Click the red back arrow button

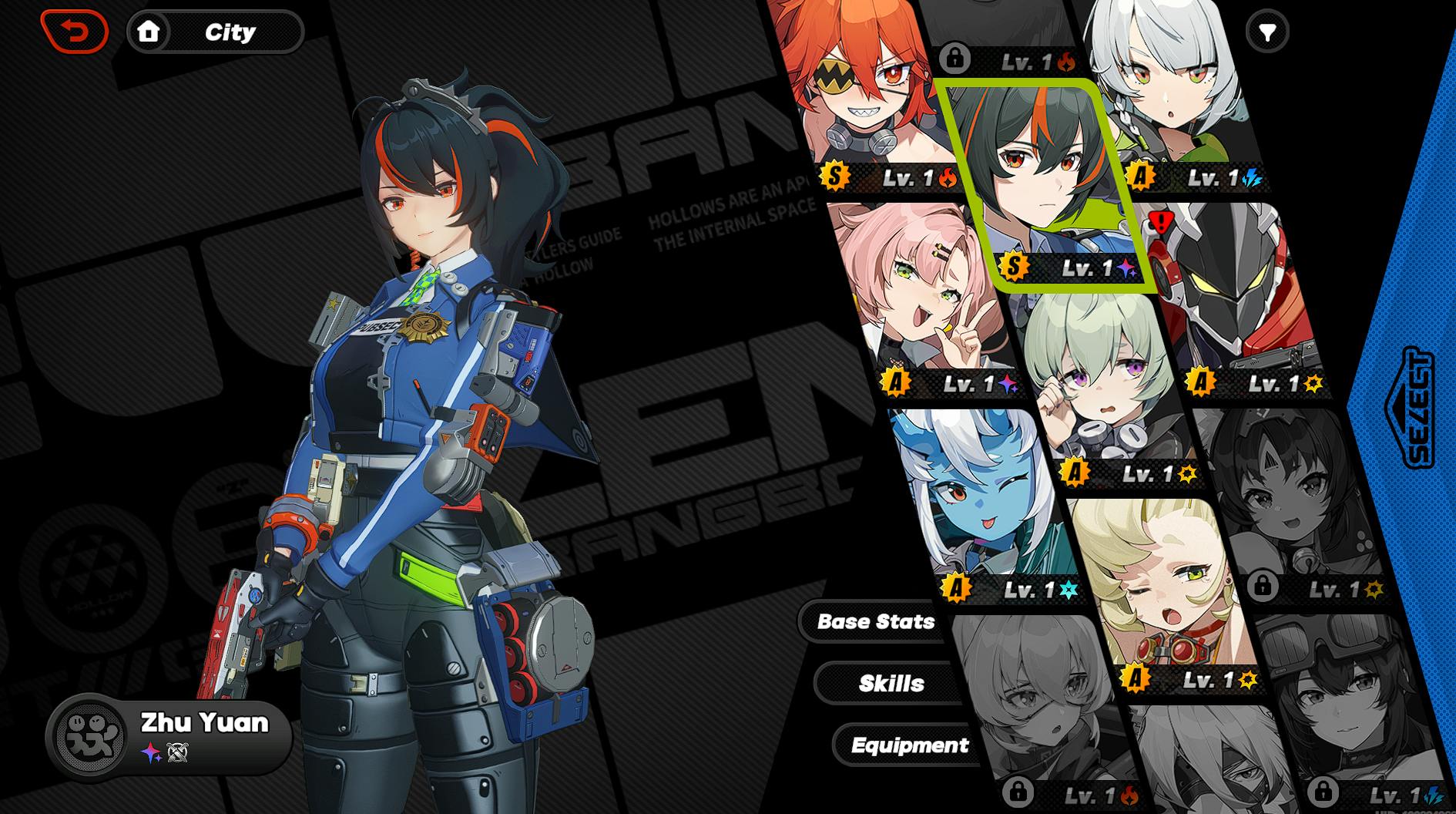tap(75, 32)
